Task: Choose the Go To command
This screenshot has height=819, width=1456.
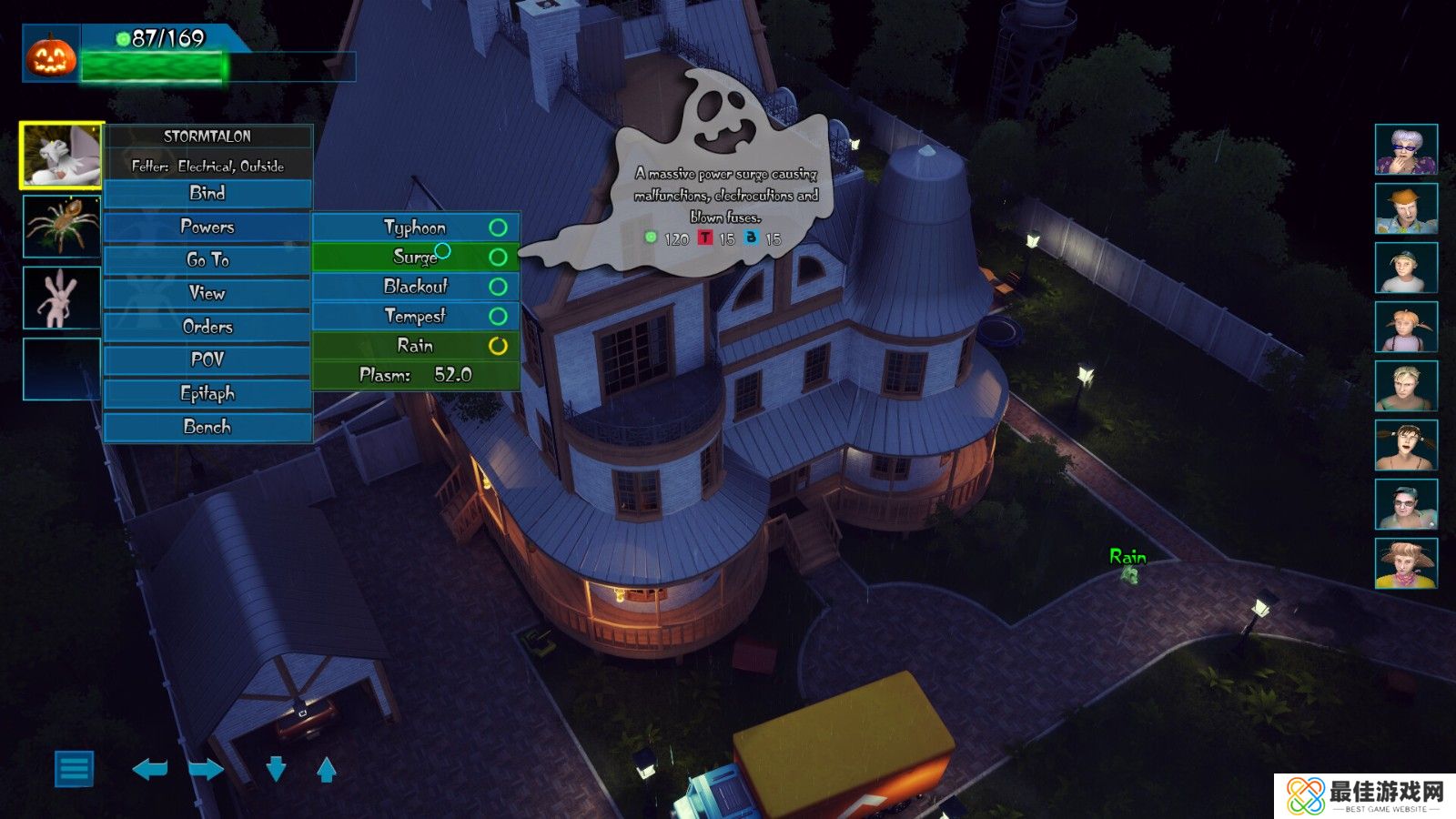Action: pos(207,260)
